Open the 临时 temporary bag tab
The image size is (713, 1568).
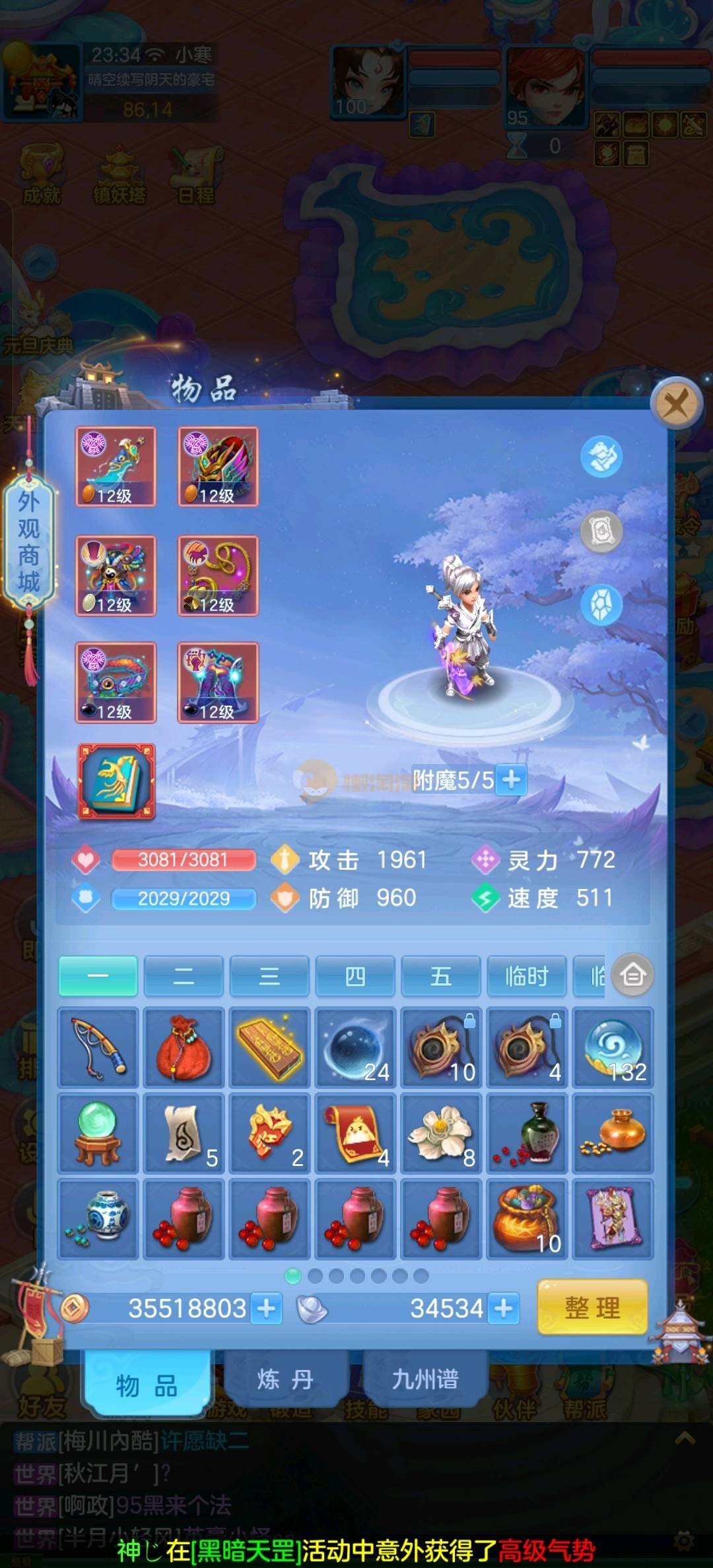pyautogui.click(x=526, y=975)
